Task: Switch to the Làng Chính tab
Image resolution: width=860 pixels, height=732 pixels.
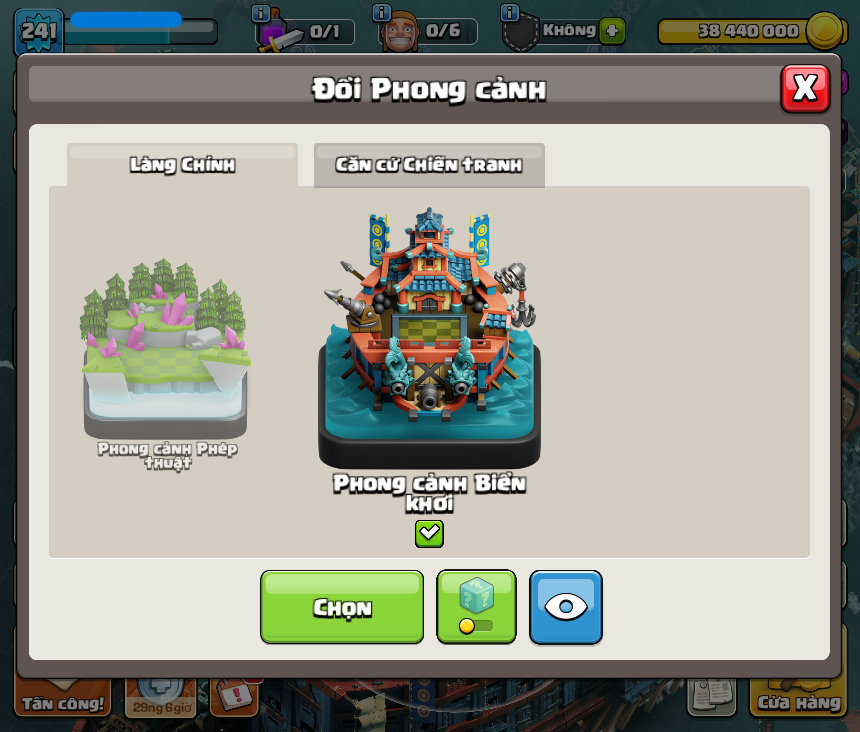Action: pyautogui.click(x=182, y=165)
